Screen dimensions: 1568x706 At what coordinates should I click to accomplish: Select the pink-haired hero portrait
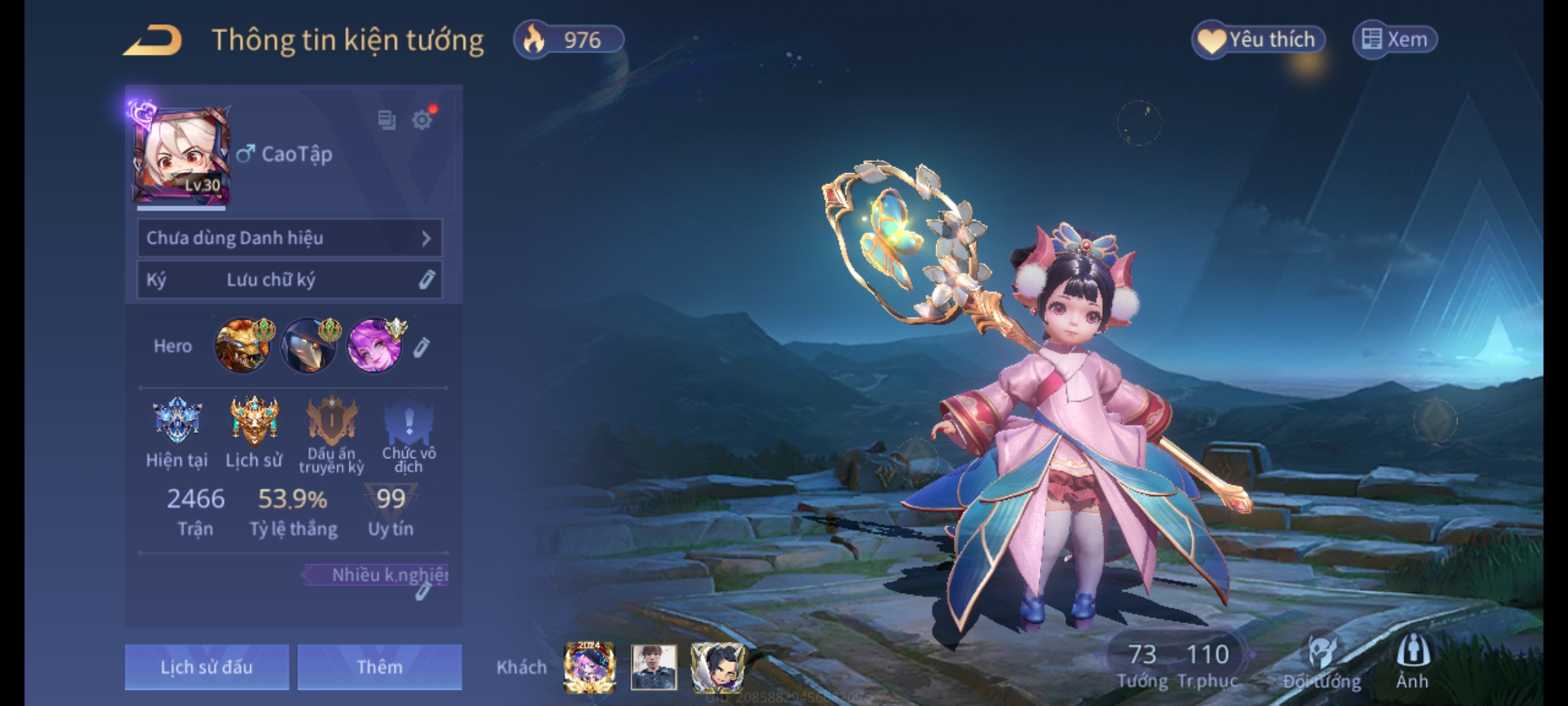tap(375, 346)
